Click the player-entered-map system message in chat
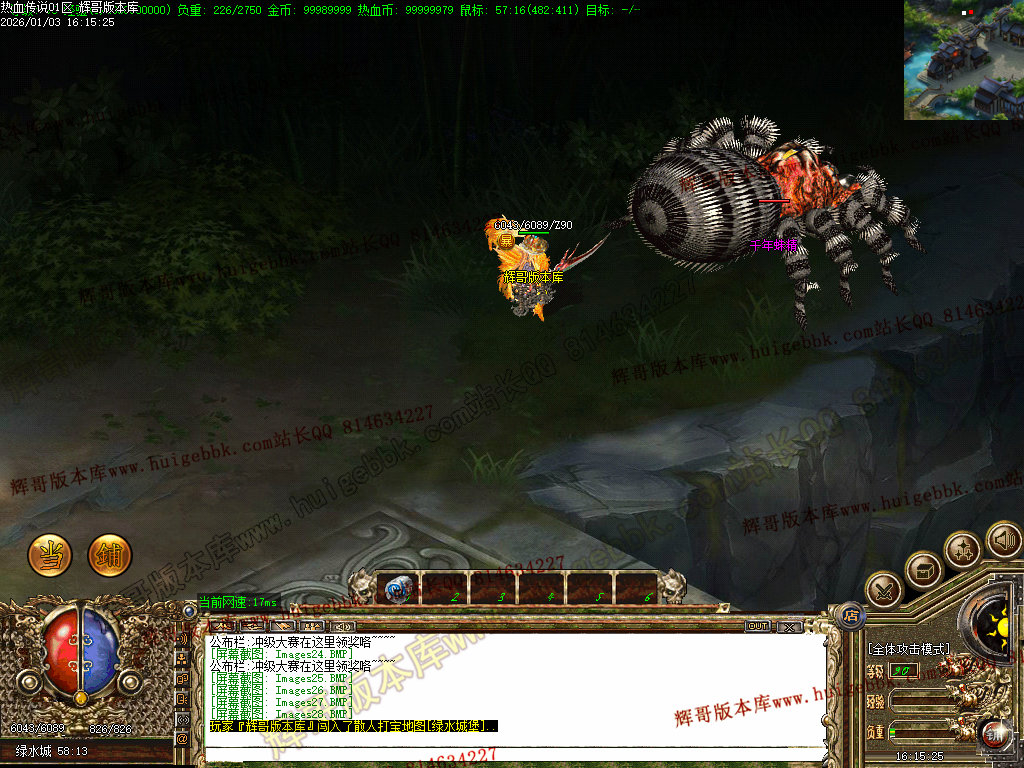1024x768 pixels. coord(352,726)
